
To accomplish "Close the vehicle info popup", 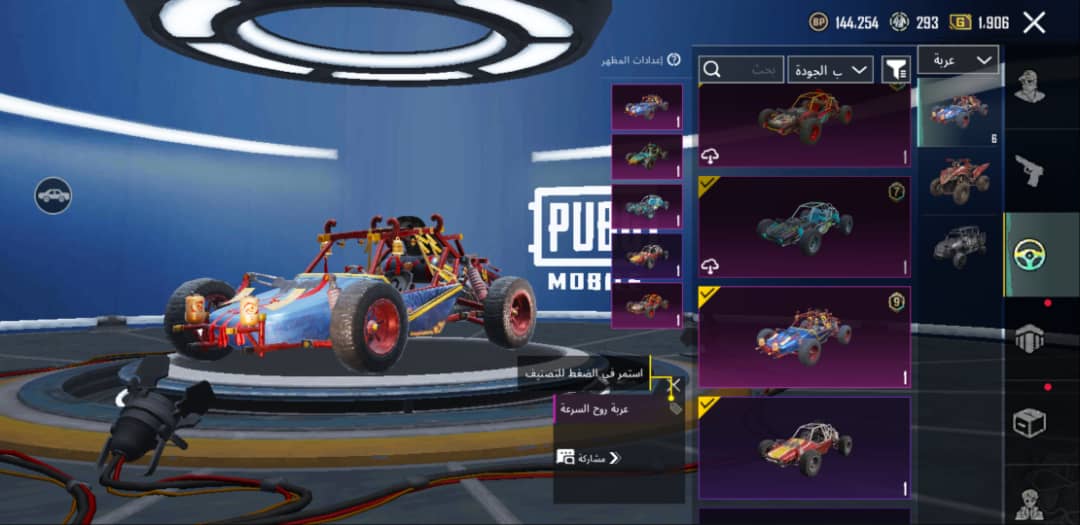I will point(674,384).
